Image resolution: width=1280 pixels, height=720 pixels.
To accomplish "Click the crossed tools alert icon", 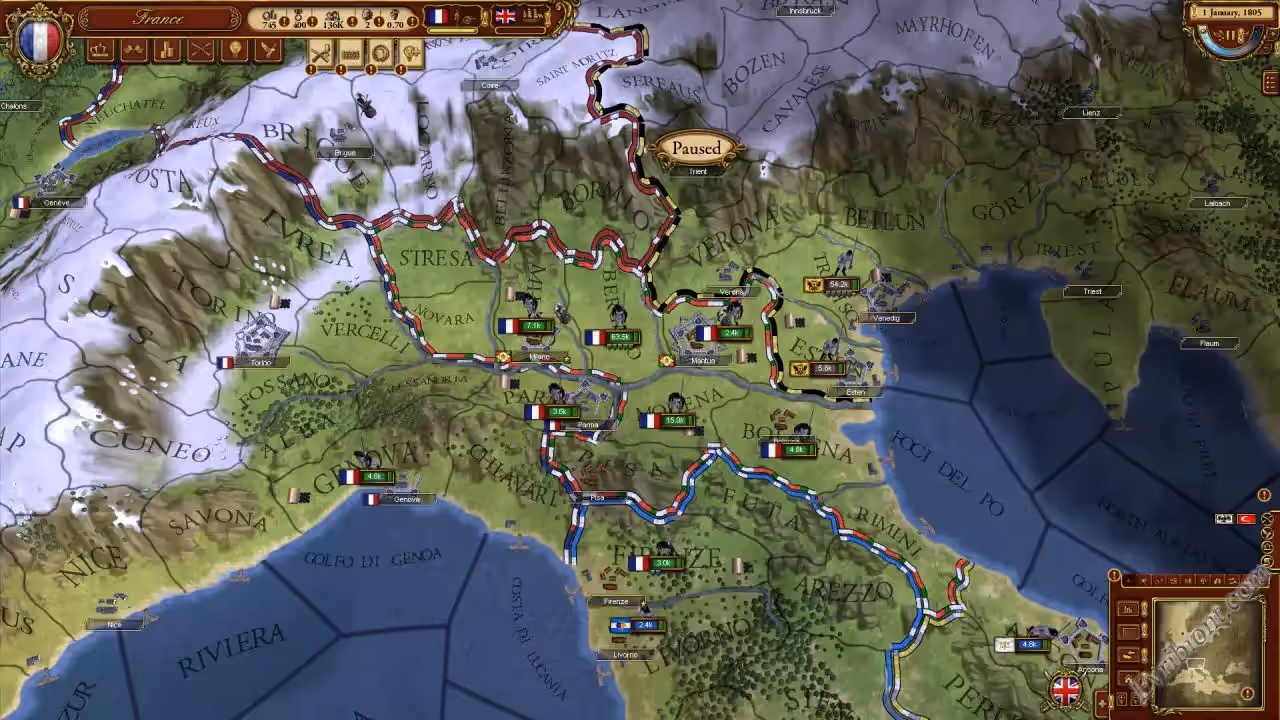I will pos(321,54).
